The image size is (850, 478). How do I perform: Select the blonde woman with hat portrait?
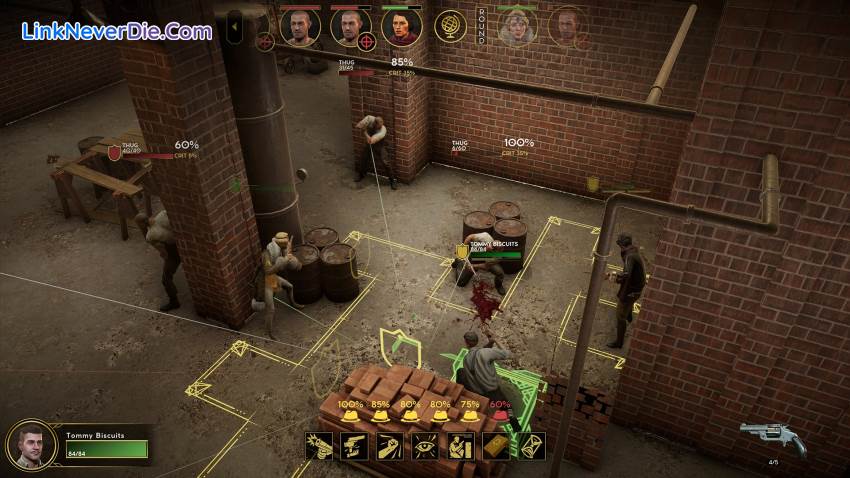(x=518, y=27)
